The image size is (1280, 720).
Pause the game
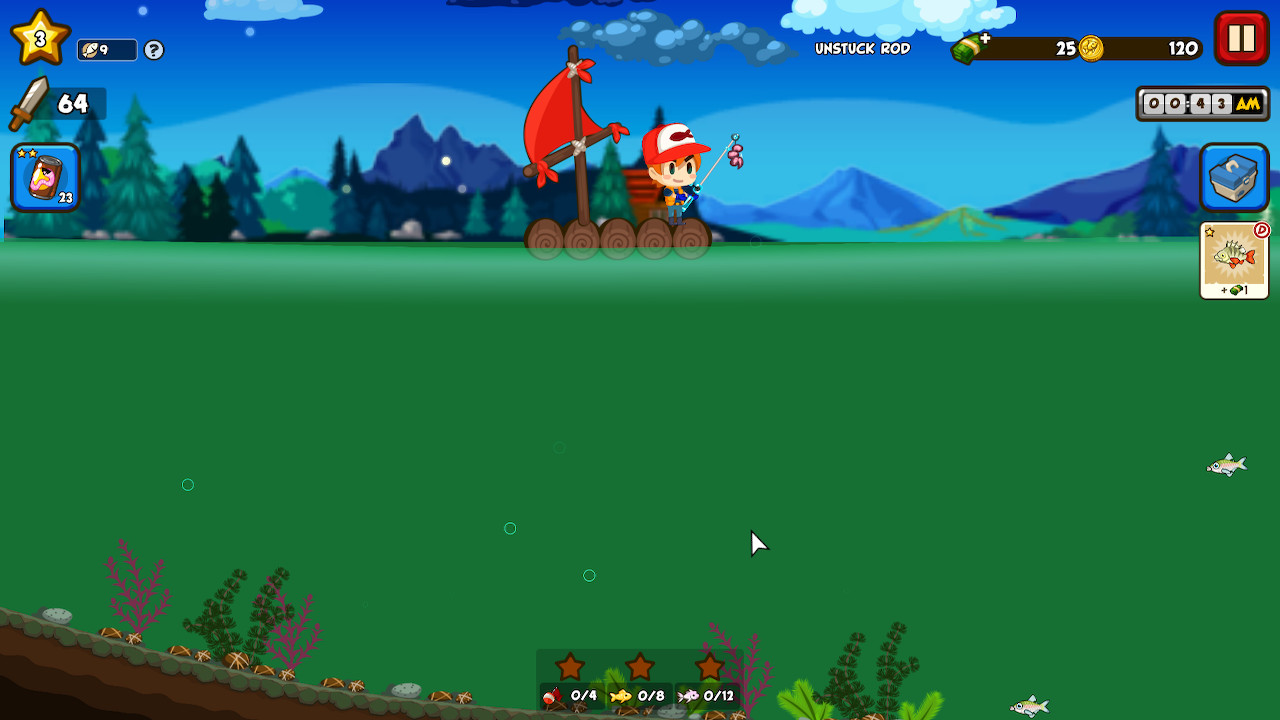(x=1240, y=40)
